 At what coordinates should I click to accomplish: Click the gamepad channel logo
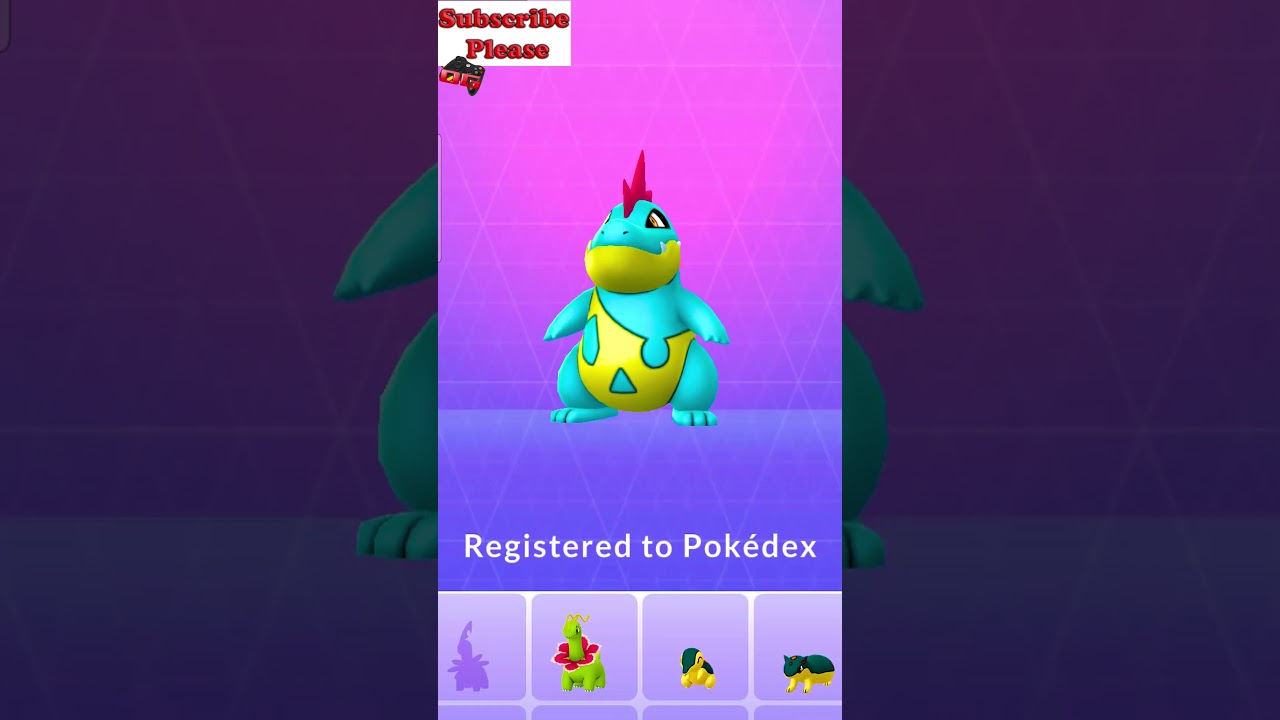(x=462, y=74)
